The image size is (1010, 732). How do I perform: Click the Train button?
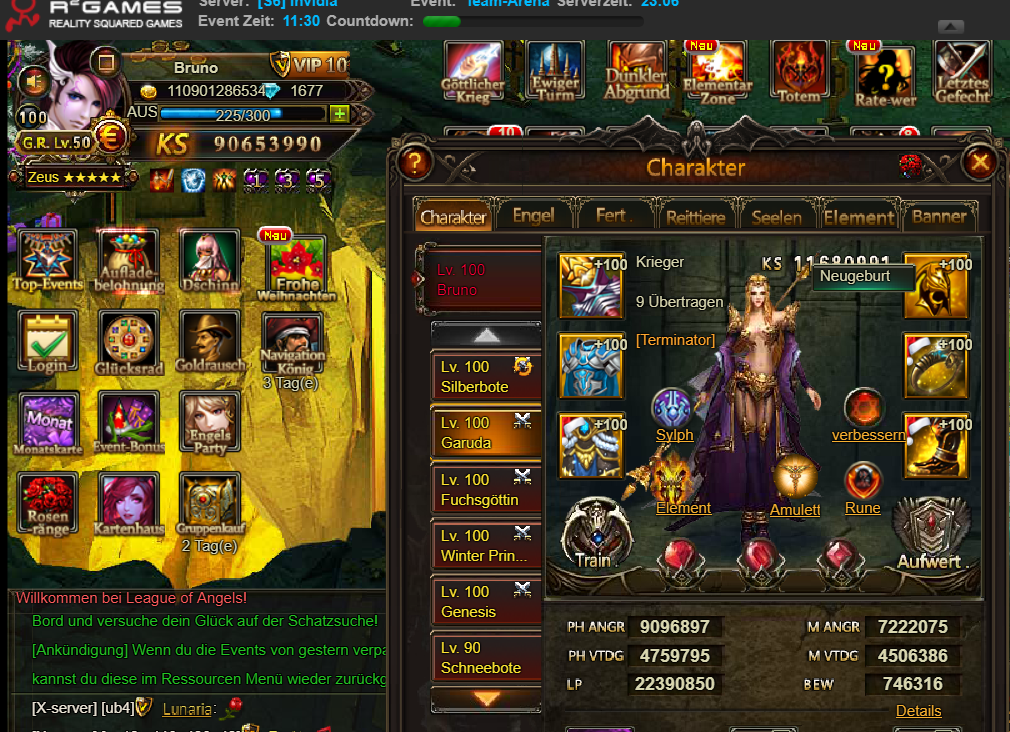coord(595,532)
